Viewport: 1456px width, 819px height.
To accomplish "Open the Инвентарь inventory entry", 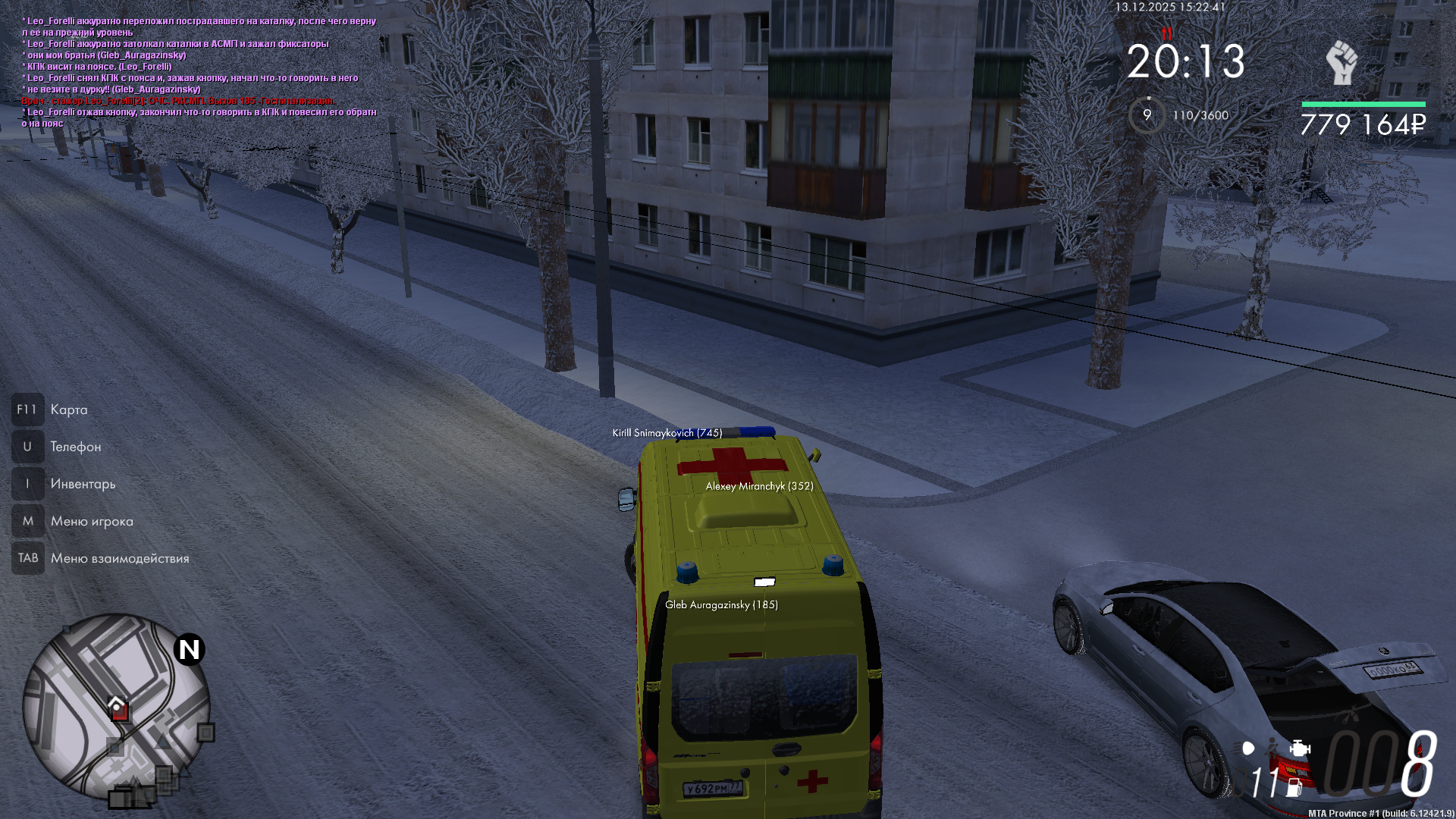I will pyautogui.click(x=83, y=484).
